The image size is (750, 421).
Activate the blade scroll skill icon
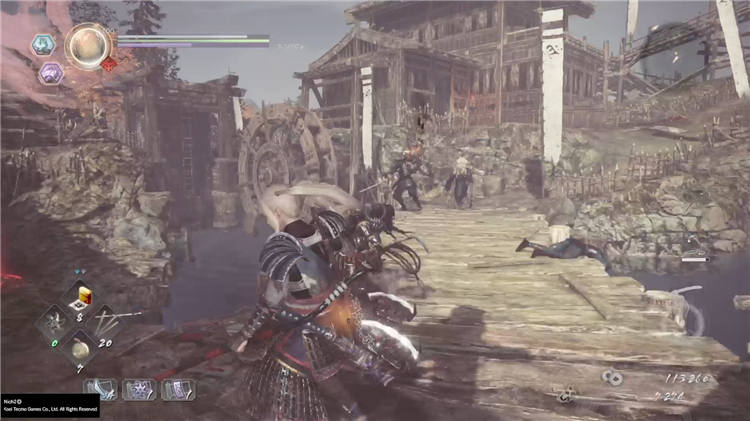coord(100,389)
